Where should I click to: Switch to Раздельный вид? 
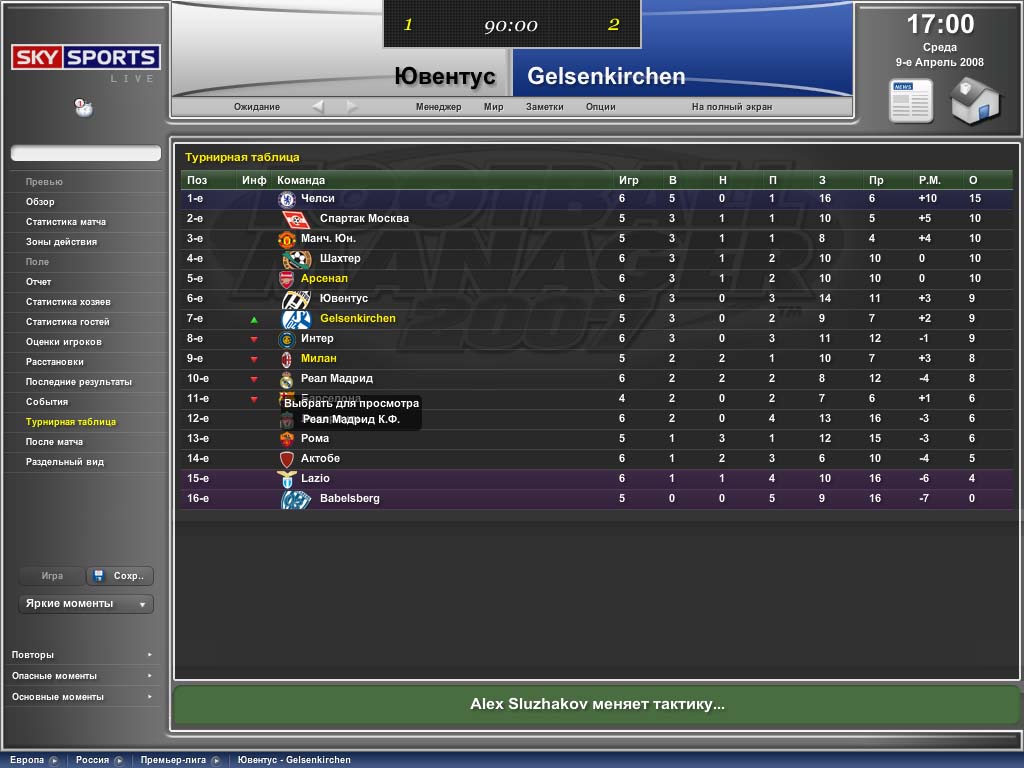[x=65, y=462]
